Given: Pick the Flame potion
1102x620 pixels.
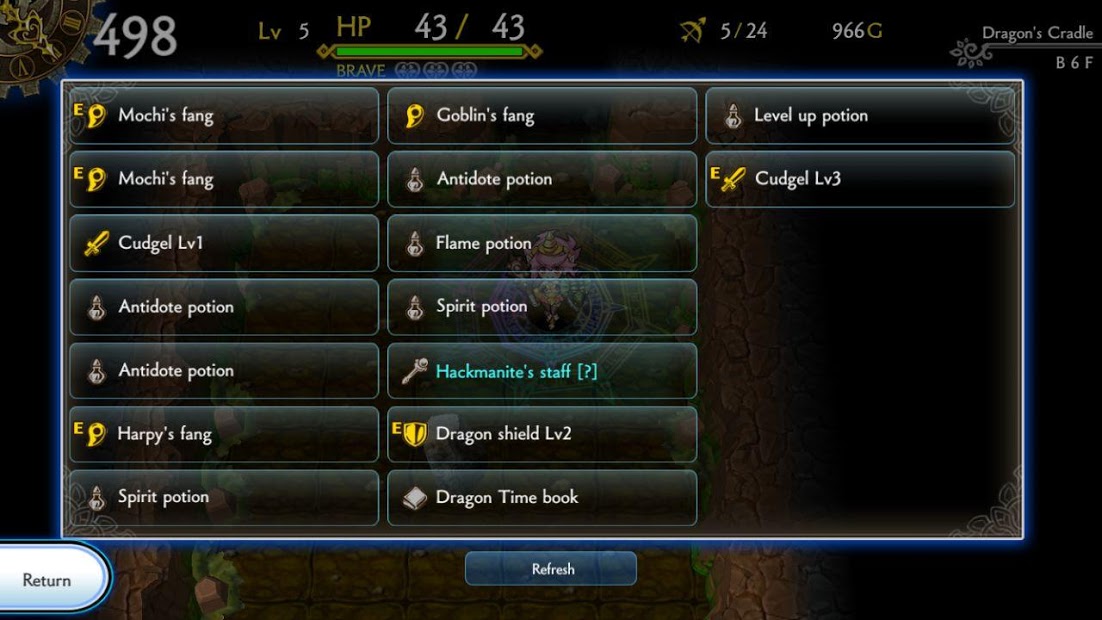Looking at the screenshot, I should (x=542, y=243).
